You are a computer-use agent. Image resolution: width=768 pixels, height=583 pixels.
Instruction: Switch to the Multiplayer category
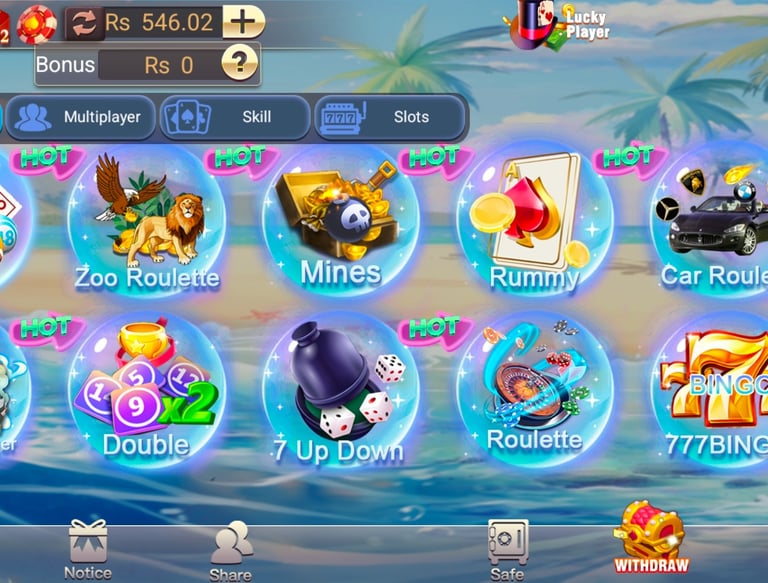click(x=80, y=117)
